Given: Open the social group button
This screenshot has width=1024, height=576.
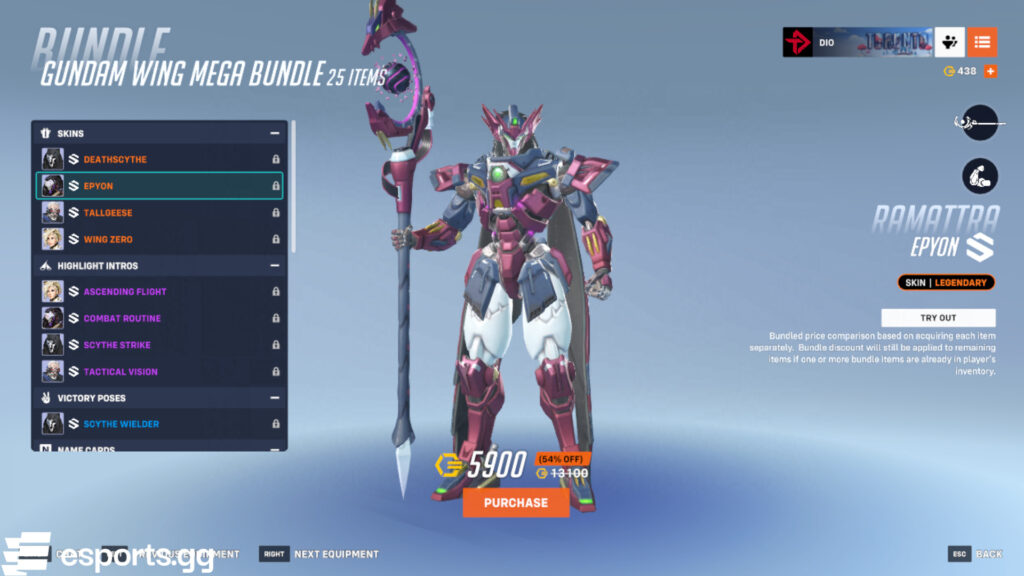Looking at the screenshot, I should [949, 42].
